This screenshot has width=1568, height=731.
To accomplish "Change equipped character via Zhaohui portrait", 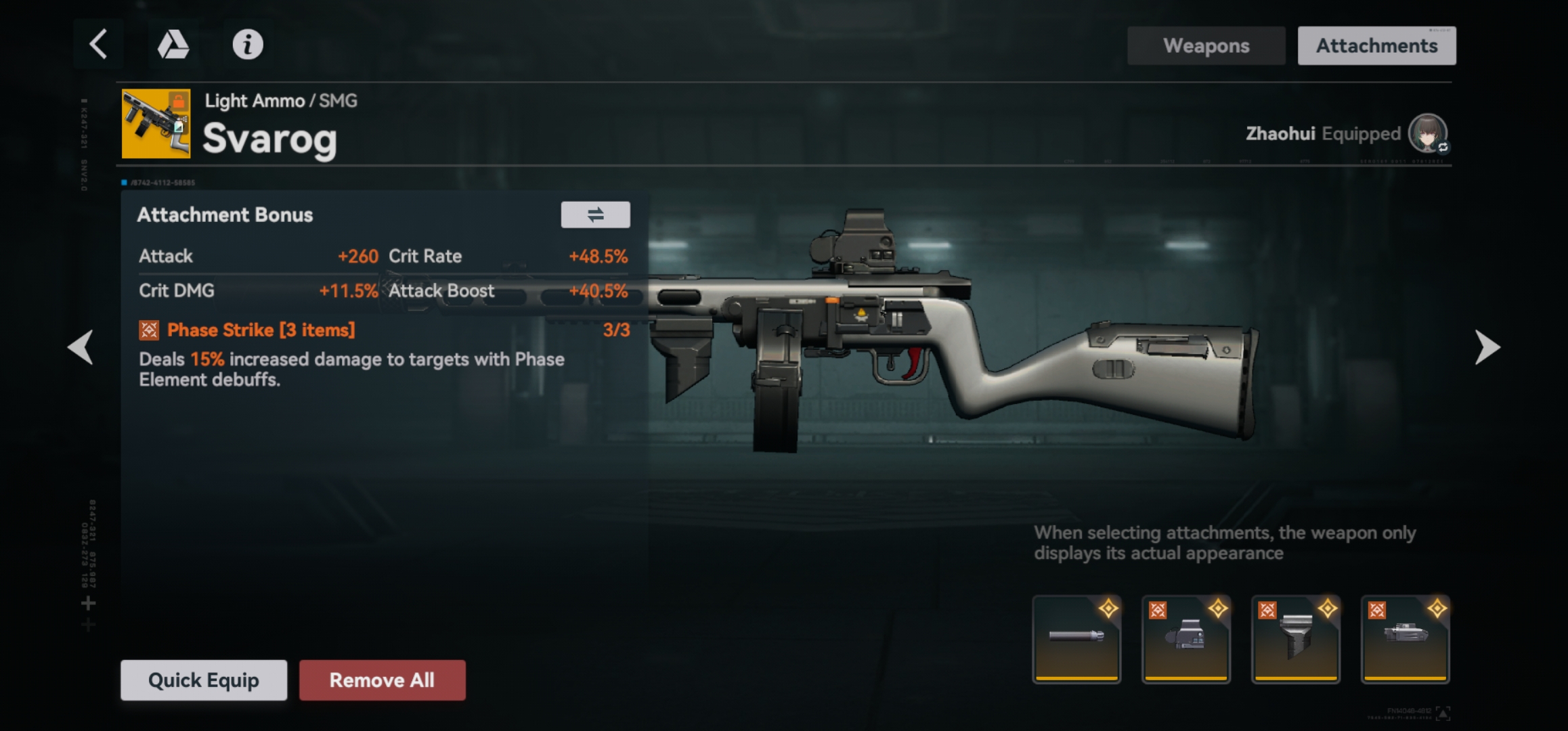I will (1427, 133).
